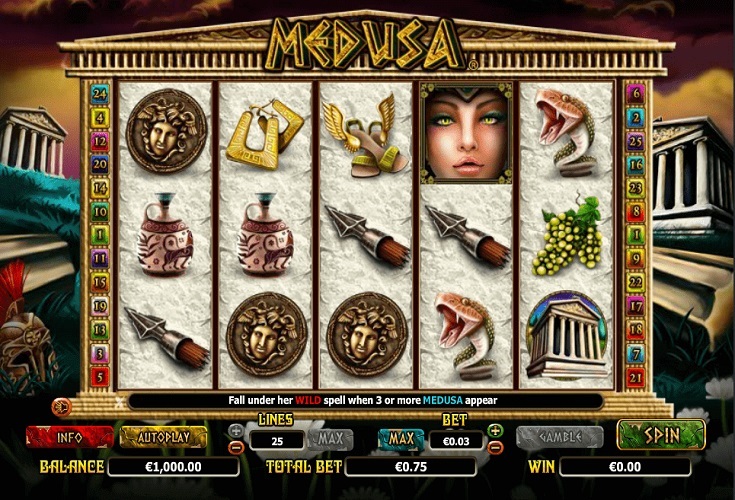Increase the bet with the plus button

coord(495,430)
